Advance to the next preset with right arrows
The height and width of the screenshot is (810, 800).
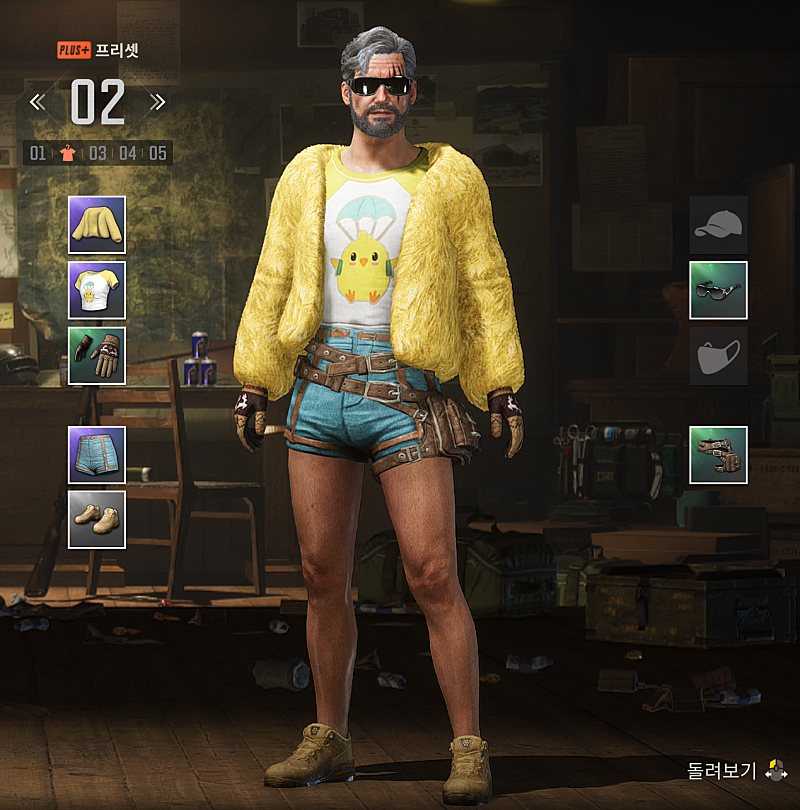157,102
